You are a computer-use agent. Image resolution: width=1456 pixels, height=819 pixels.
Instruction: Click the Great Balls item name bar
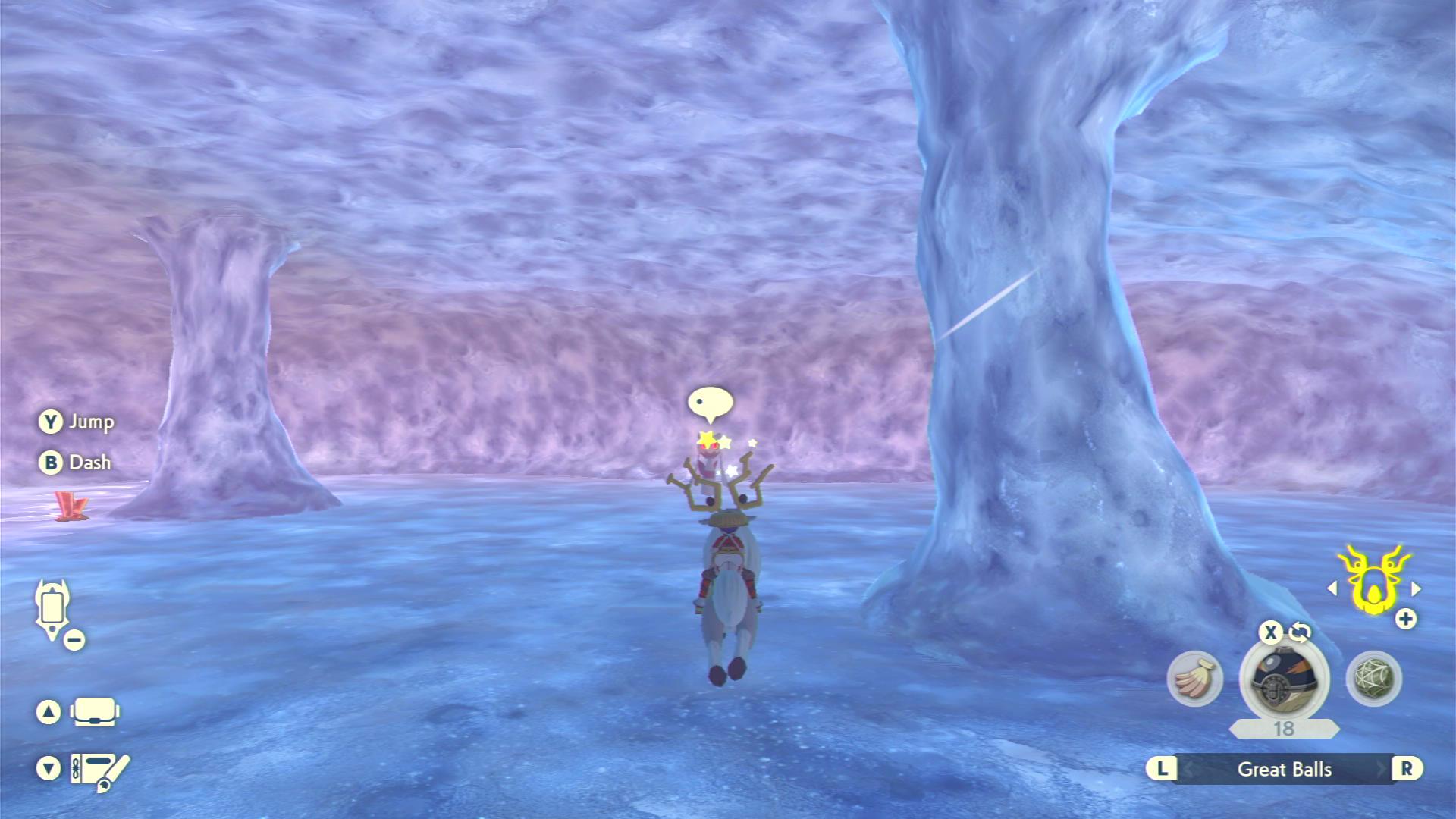coord(1284,769)
